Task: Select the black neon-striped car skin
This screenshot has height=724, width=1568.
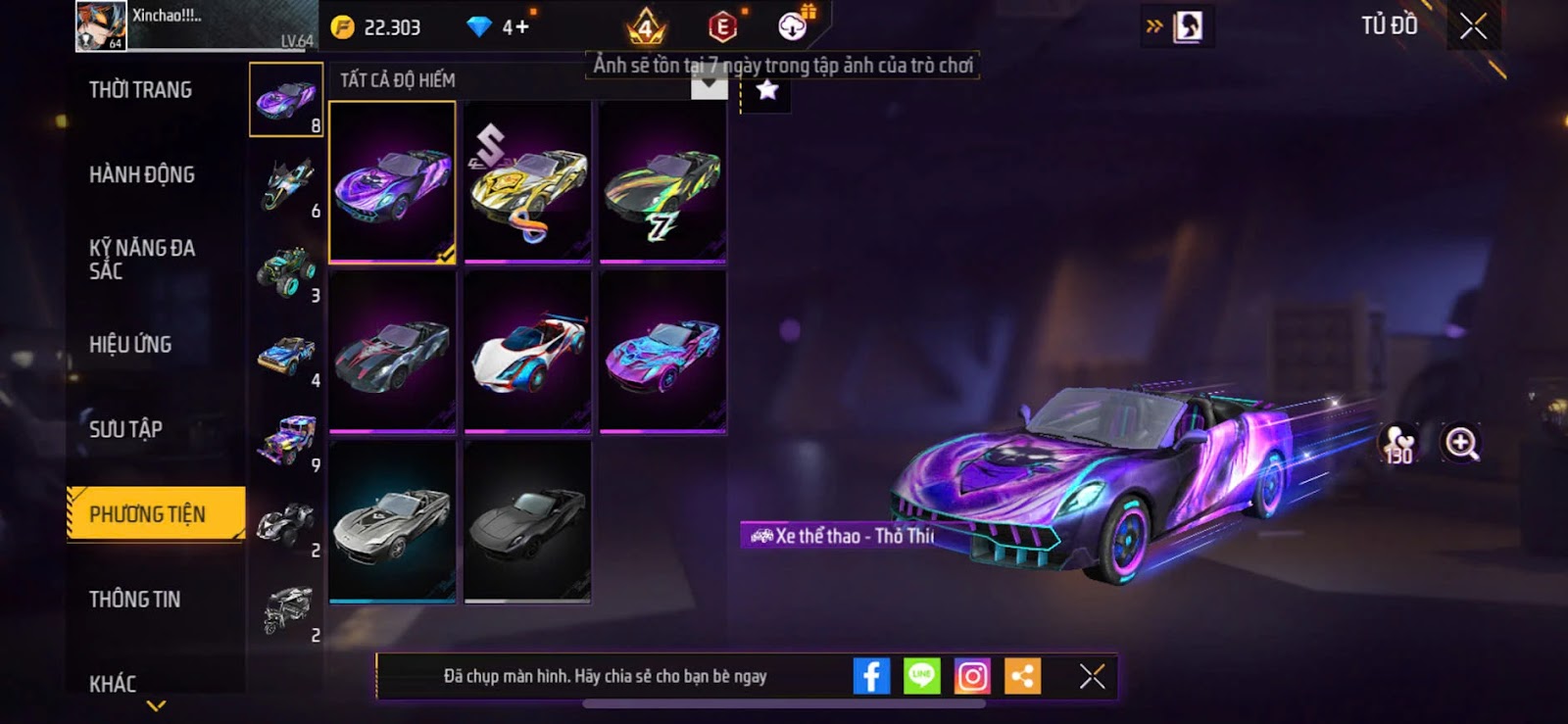Action: (x=662, y=182)
